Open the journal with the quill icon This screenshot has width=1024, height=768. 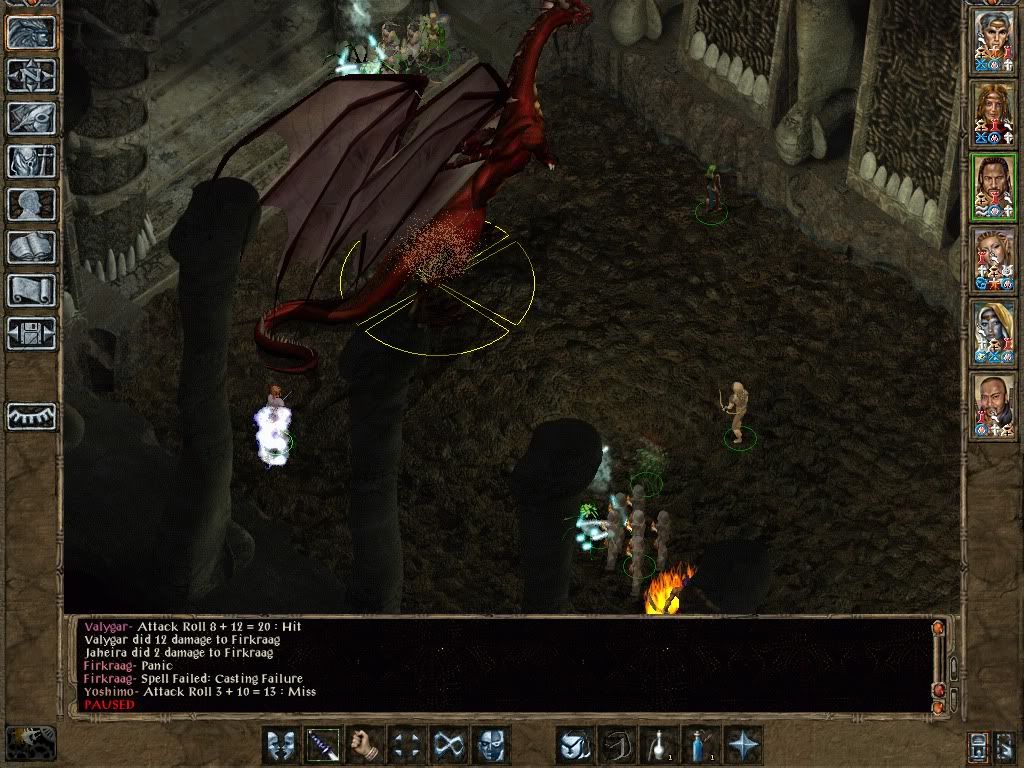click(32, 118)
